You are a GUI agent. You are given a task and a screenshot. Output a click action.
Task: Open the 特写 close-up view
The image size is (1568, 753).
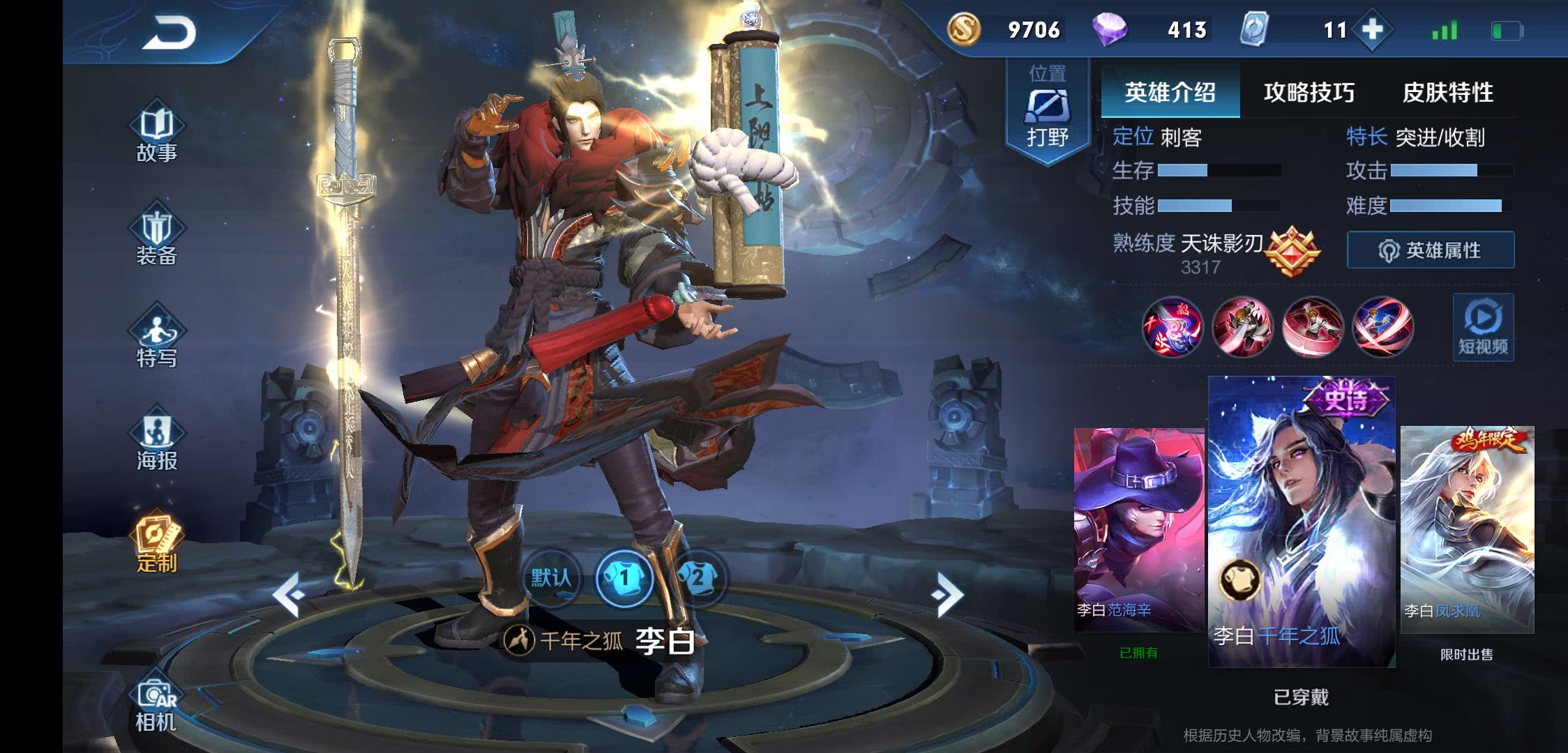click(157, 340)
